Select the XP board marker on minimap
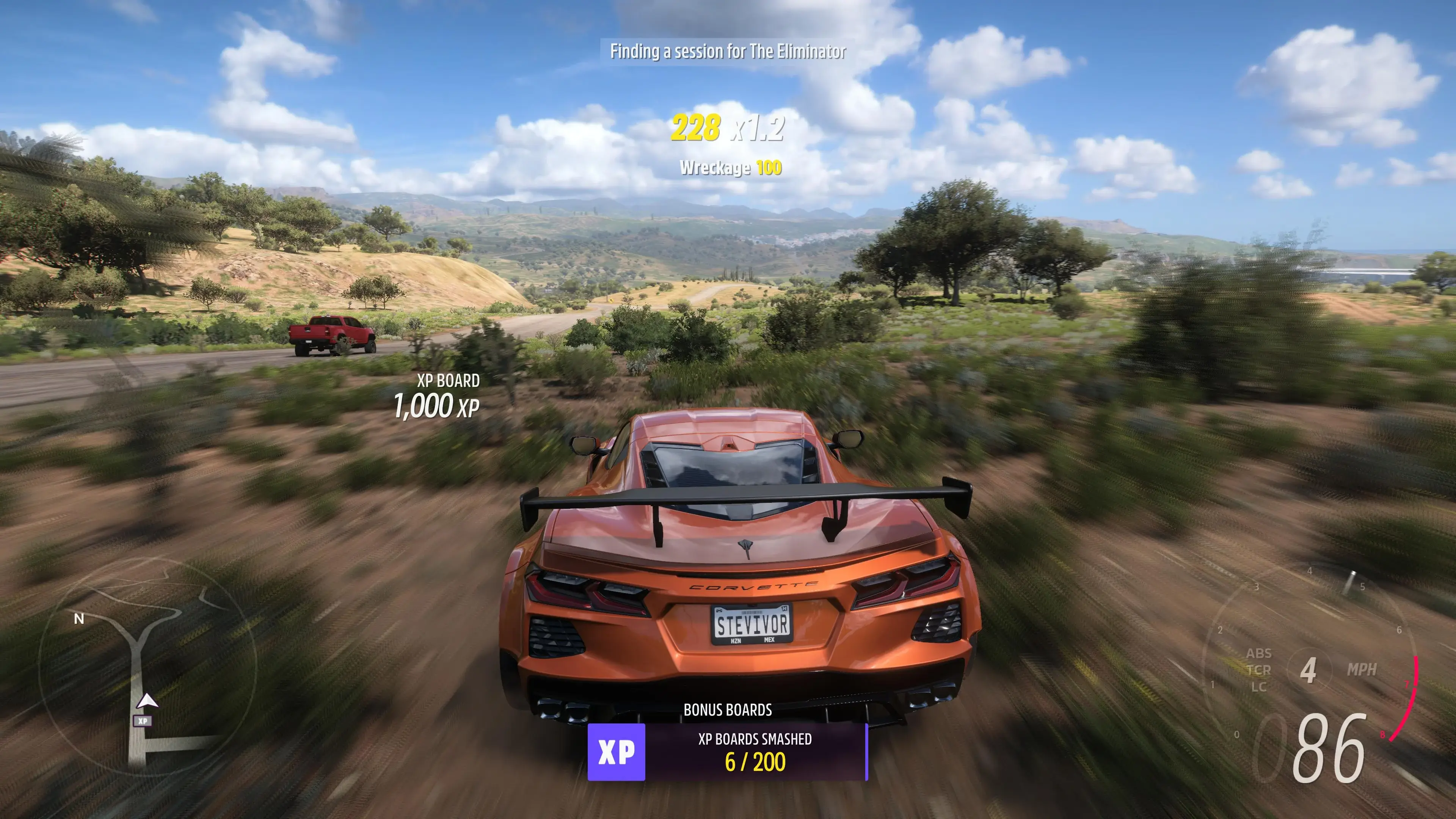The image size is (1456, 819). tap(143, 721)
